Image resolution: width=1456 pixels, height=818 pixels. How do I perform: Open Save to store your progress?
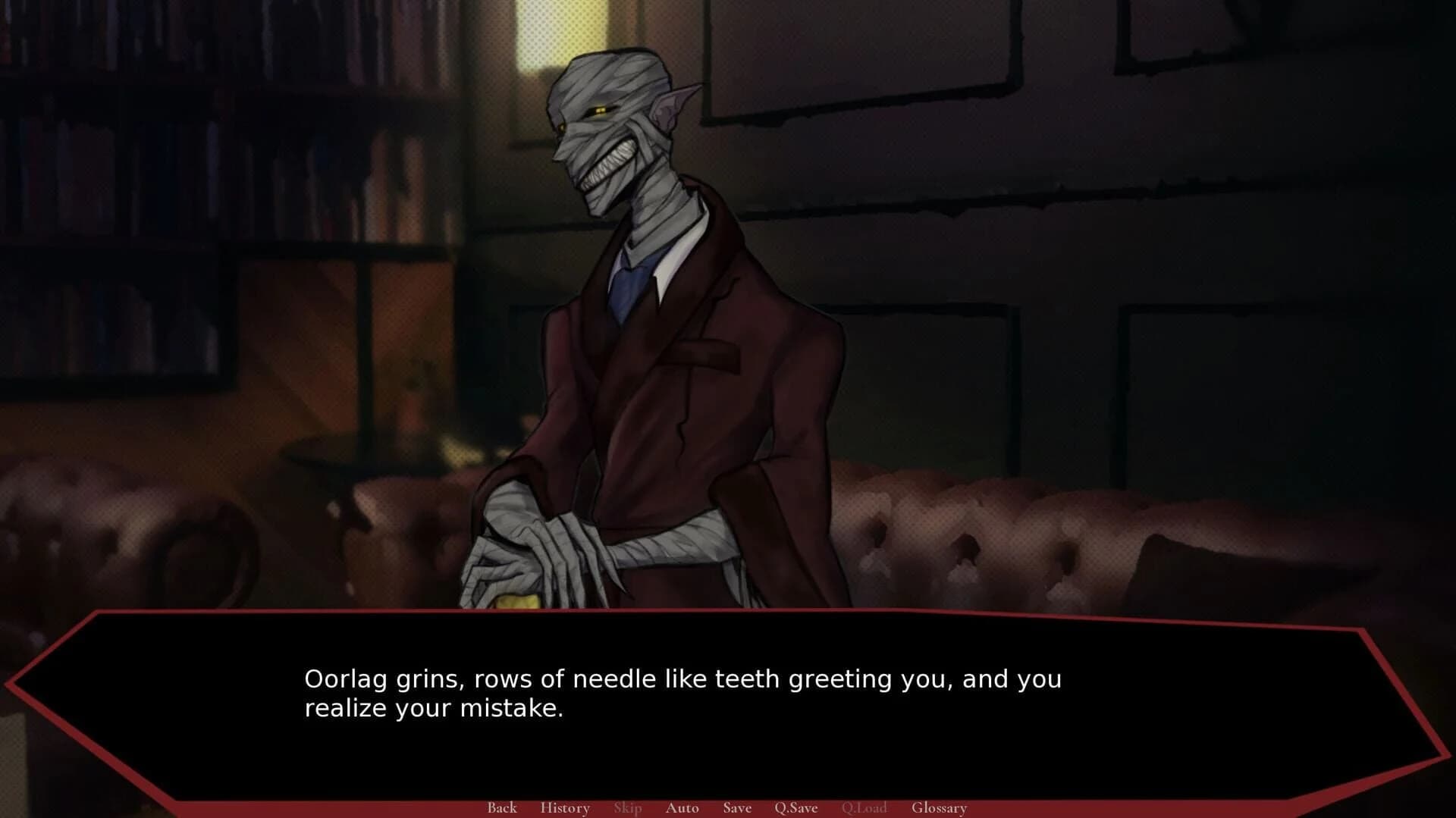click(x=736, y=808)
